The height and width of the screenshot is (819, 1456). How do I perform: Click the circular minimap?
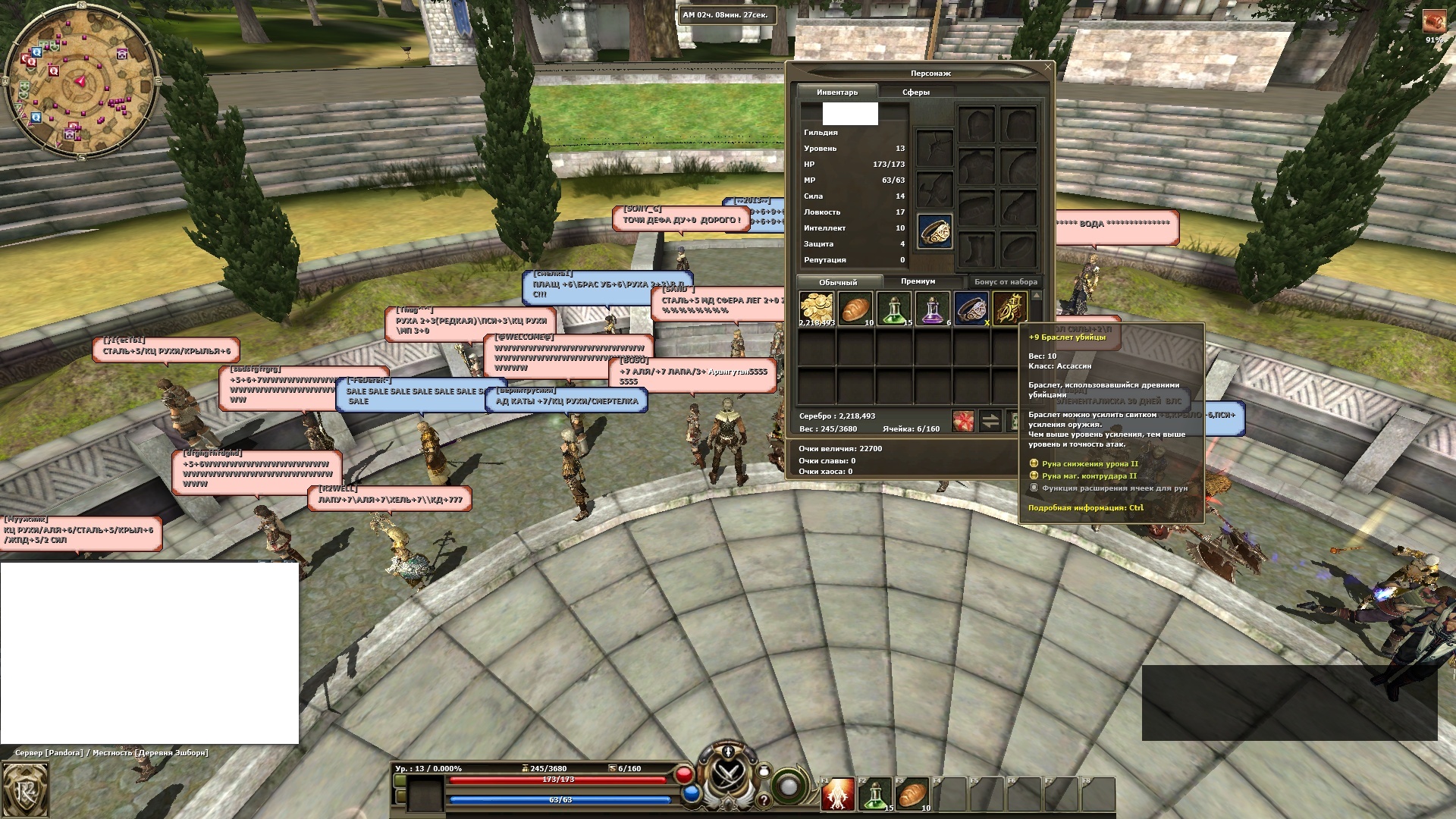coord(80,80)
